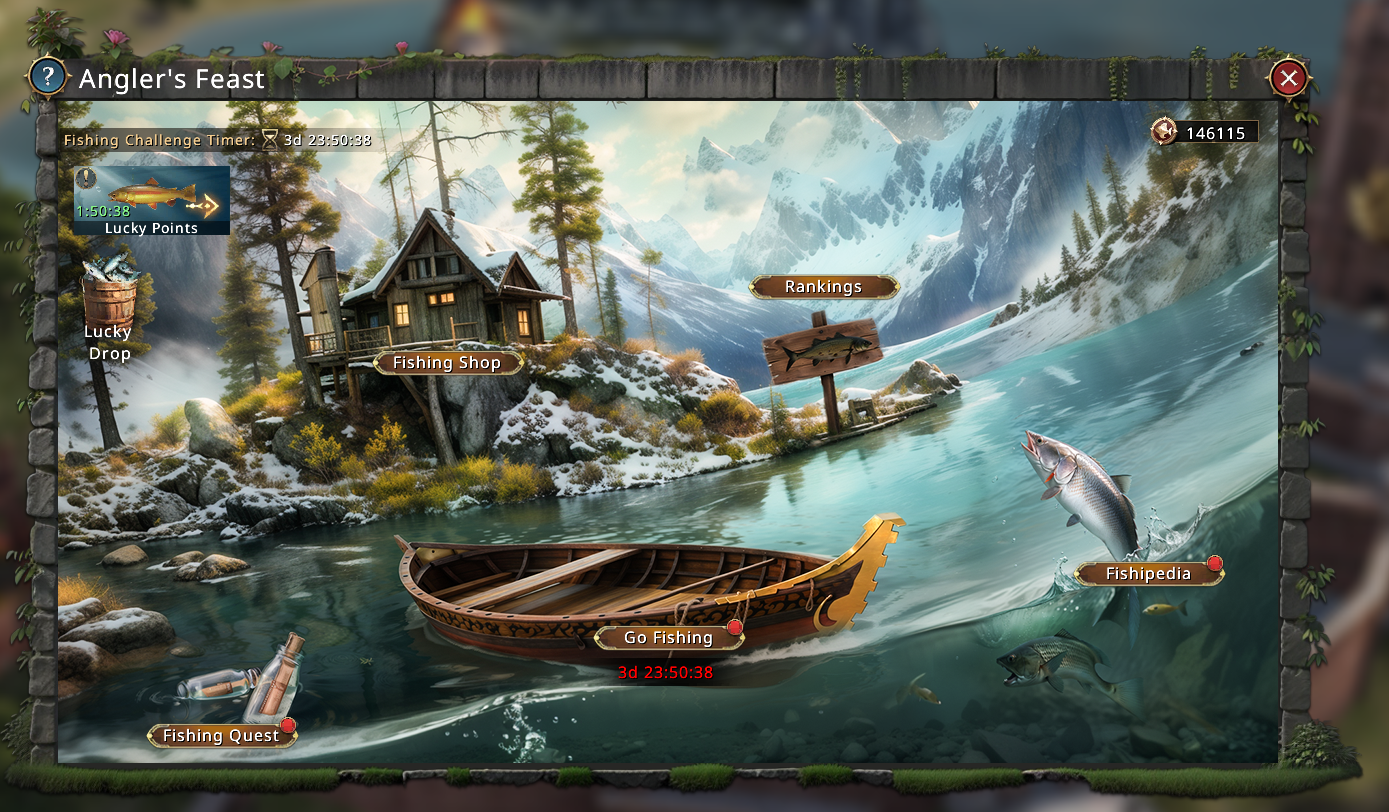Close the Angler's Feast window

tap(1289, 77)
